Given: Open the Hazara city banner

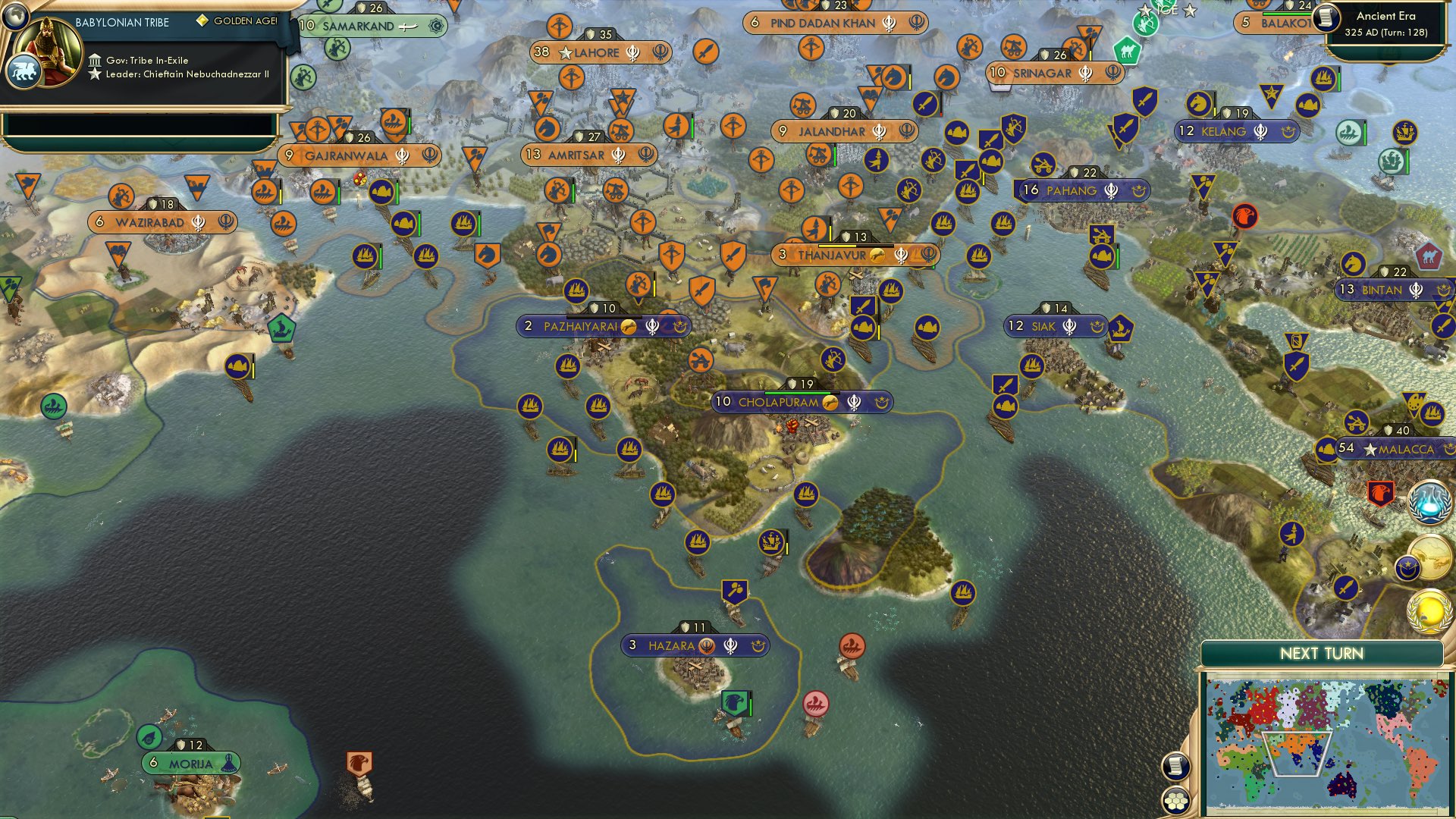Looking at the screenshot, I should point(694,646).
